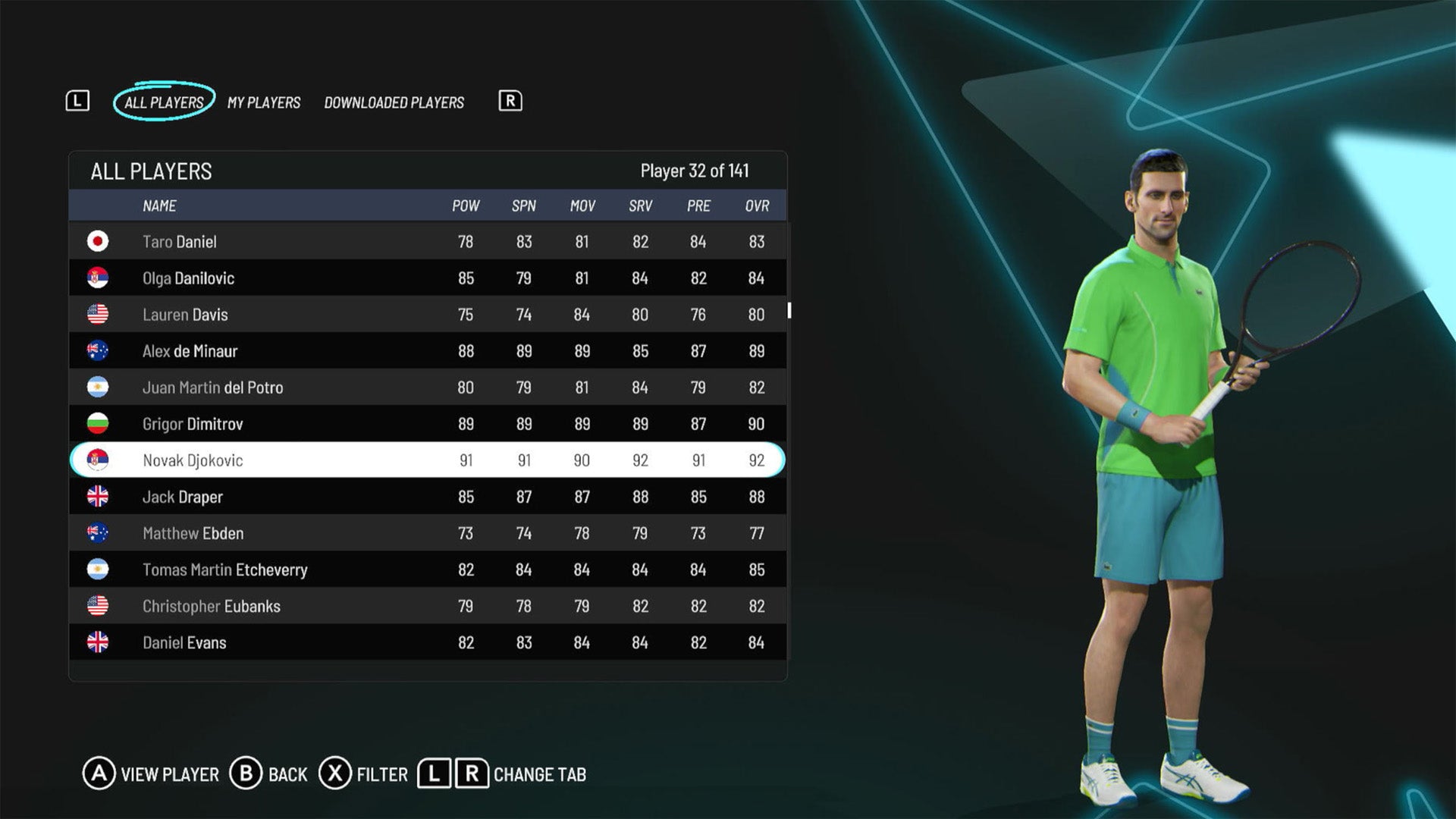
Task: Click the USA flag beside Lauren Davis
Action: pos(98,314)
